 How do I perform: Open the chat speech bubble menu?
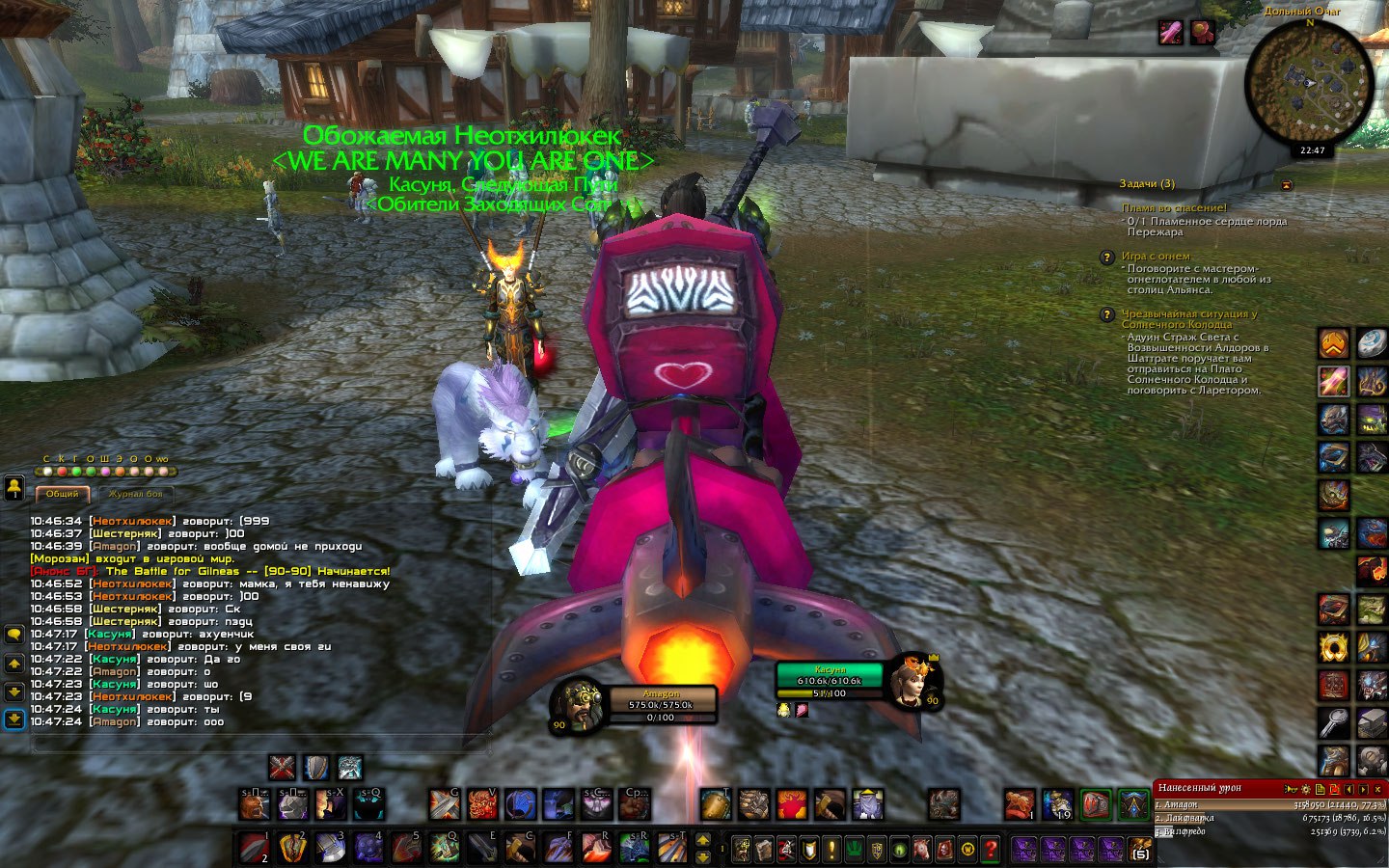(x=14, y=634)
